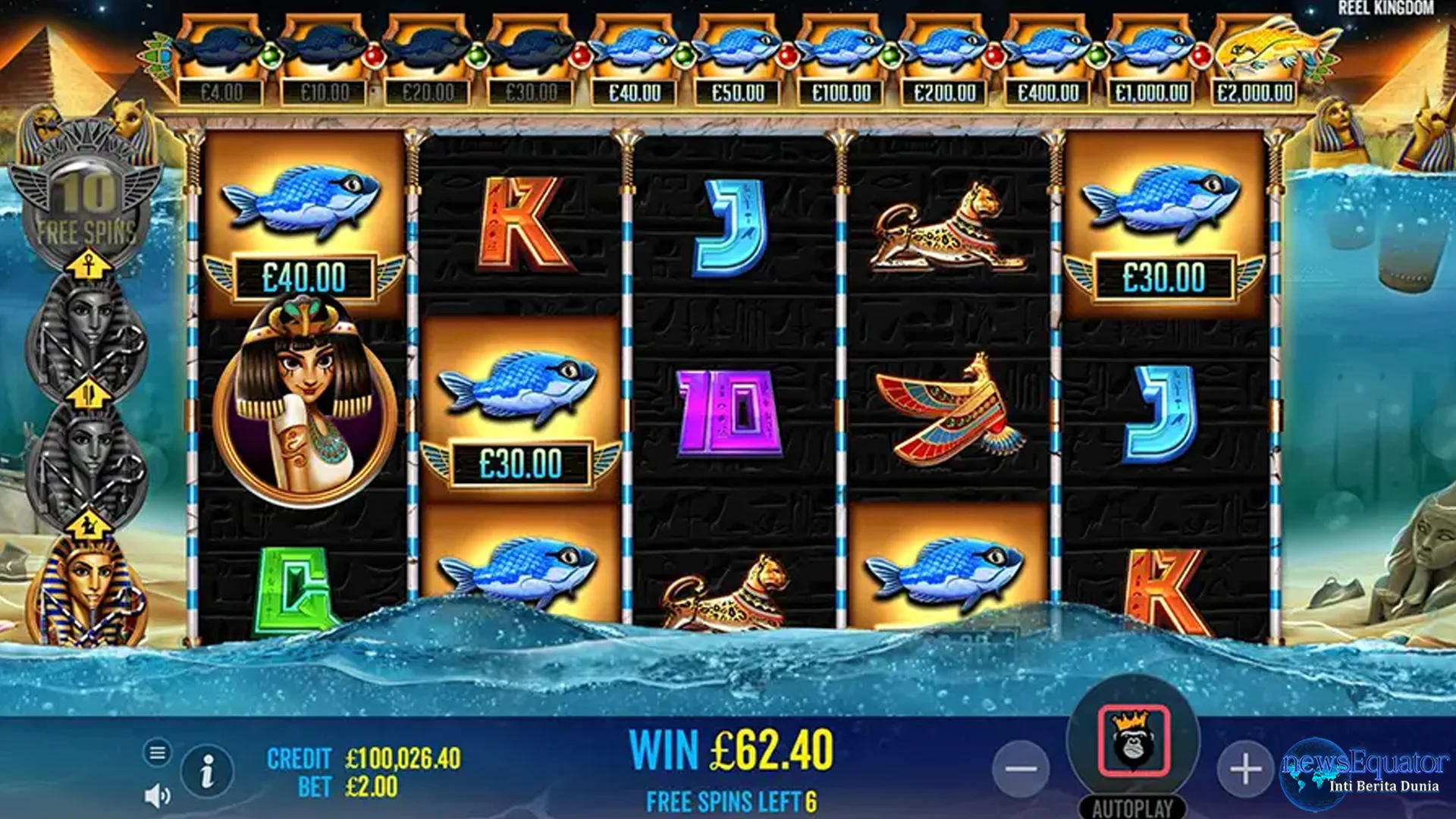Screen dimensions: 1456x819
Task: Open the hamburger menu
Action: (x=157, y=753)
